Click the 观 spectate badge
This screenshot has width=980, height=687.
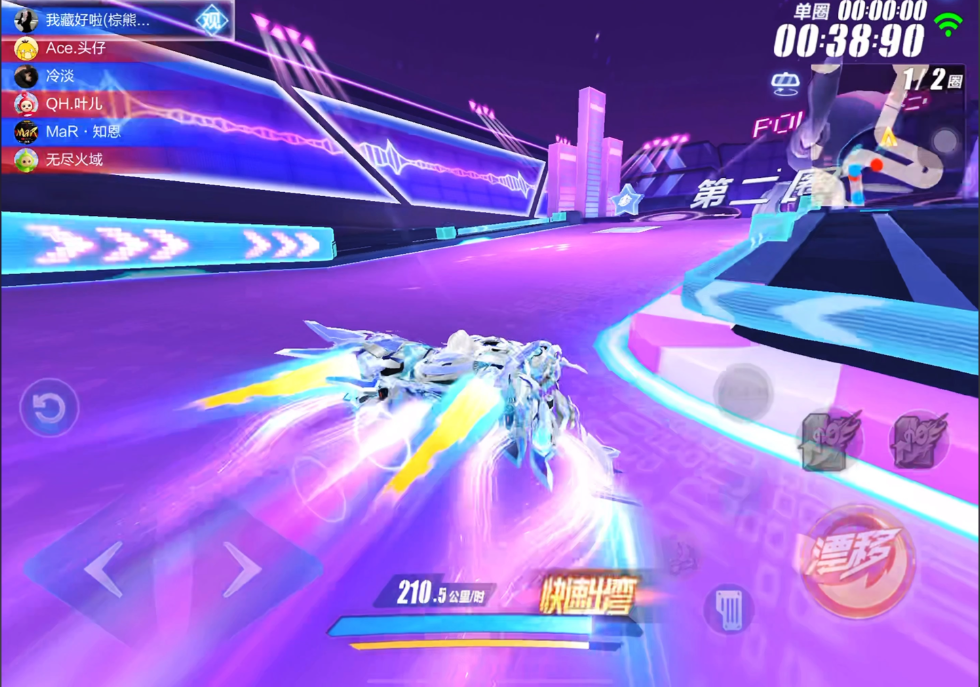[211, 20]
